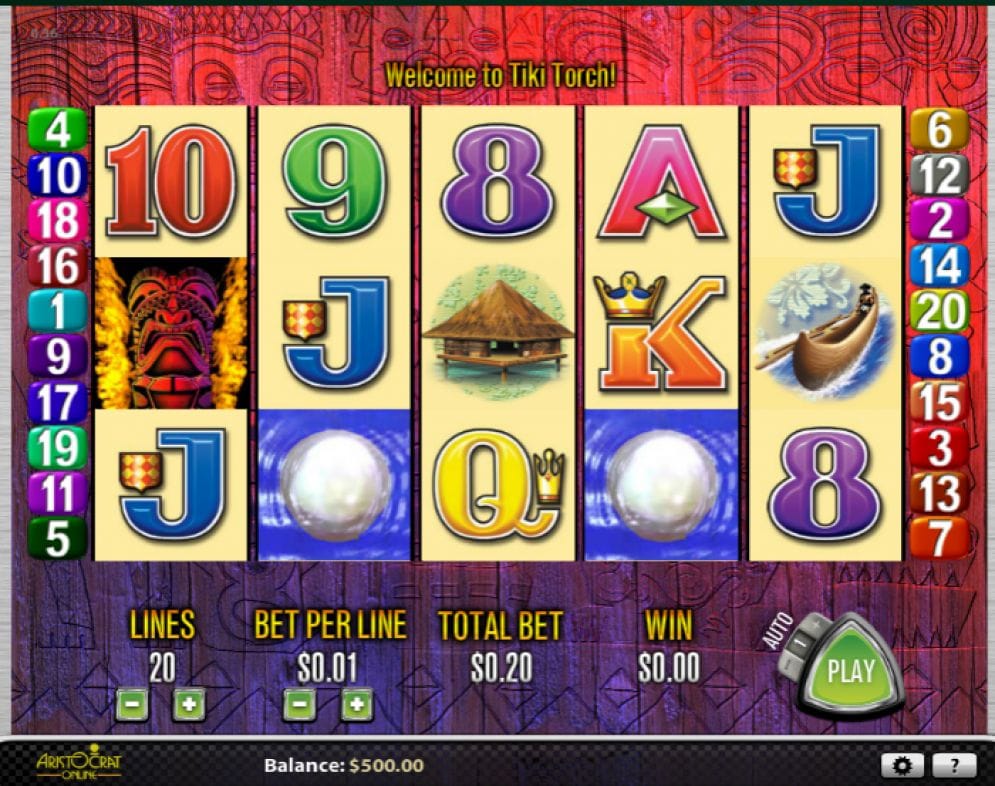
Task: Open the gear settings menu
Action: pyautogui.click(x=903, y=766)
